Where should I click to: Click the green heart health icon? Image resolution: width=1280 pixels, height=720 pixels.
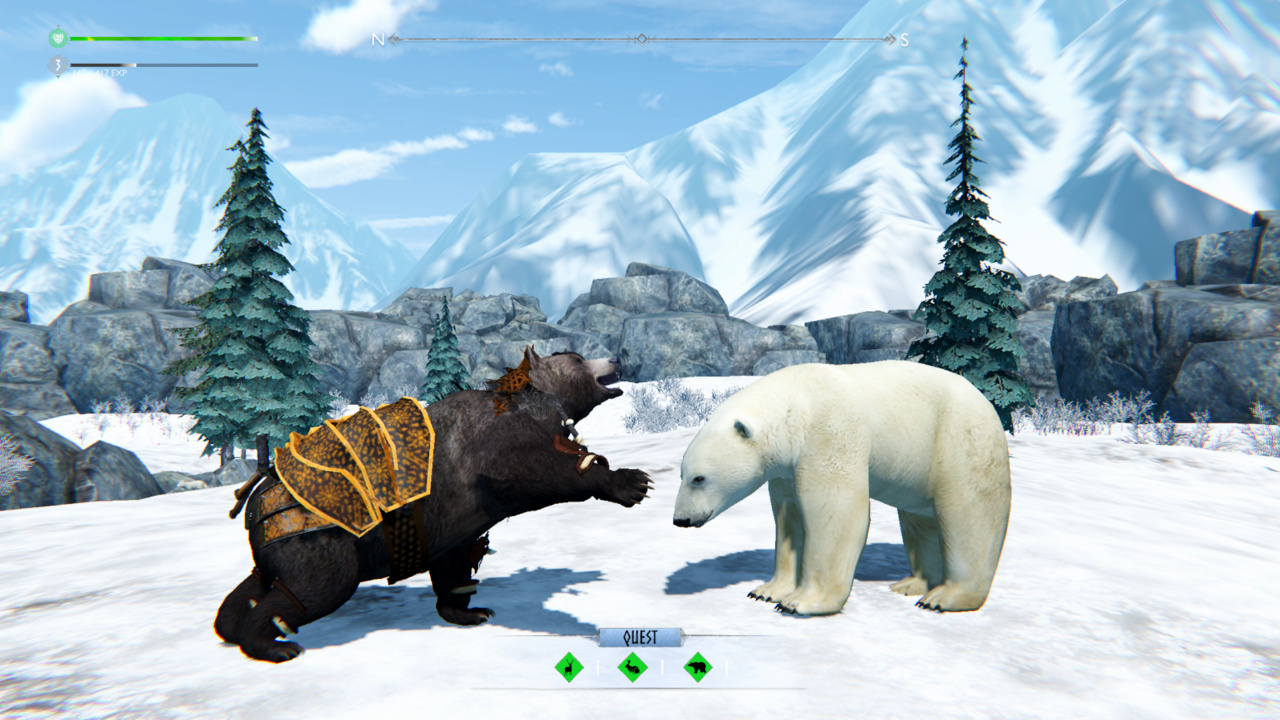(x=57, y=38)
